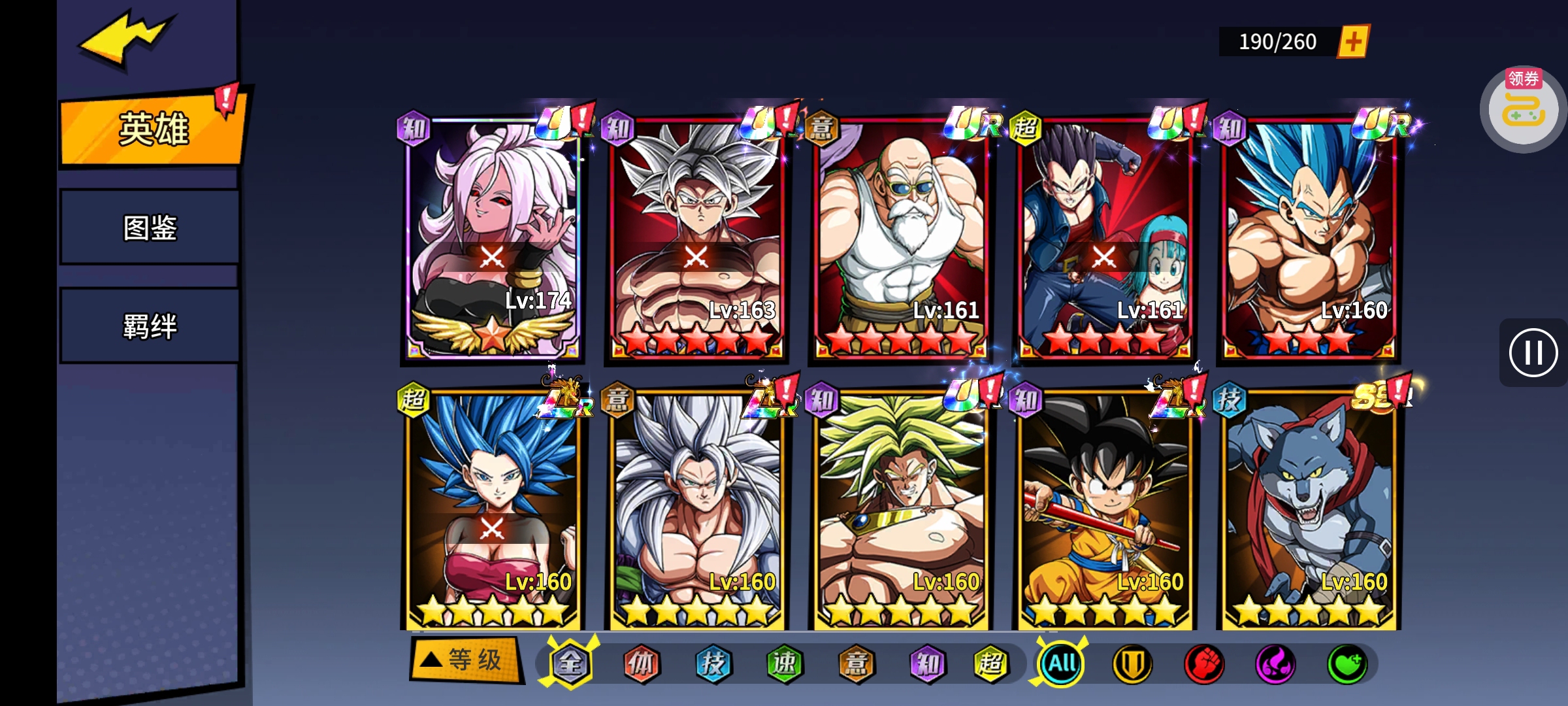1568x706 pixels.
Task: Click the overlay pause button
Action: pyautogui.click(x=1533, y=353)
